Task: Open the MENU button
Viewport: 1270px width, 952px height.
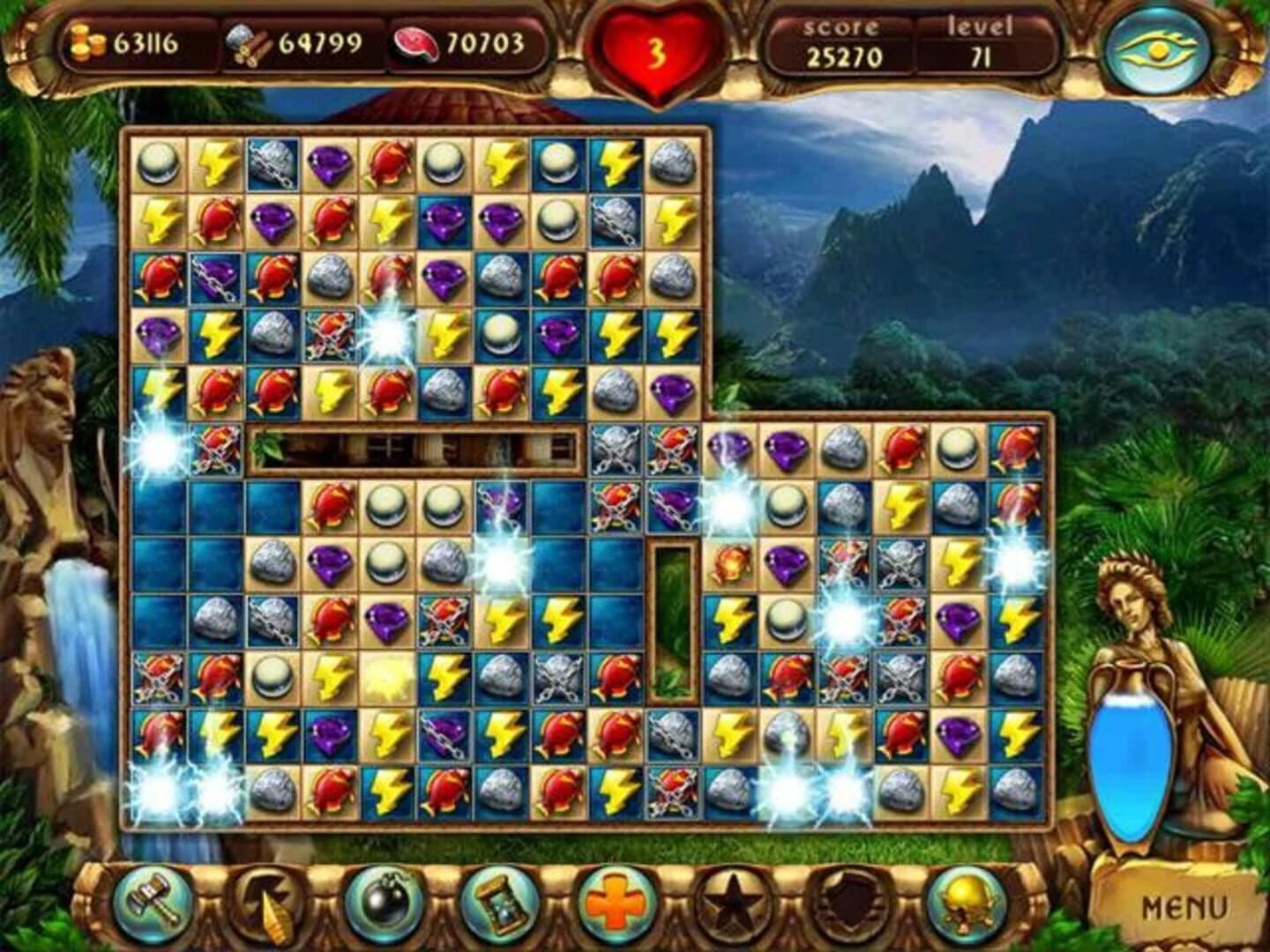Action: coord(1184,905)
